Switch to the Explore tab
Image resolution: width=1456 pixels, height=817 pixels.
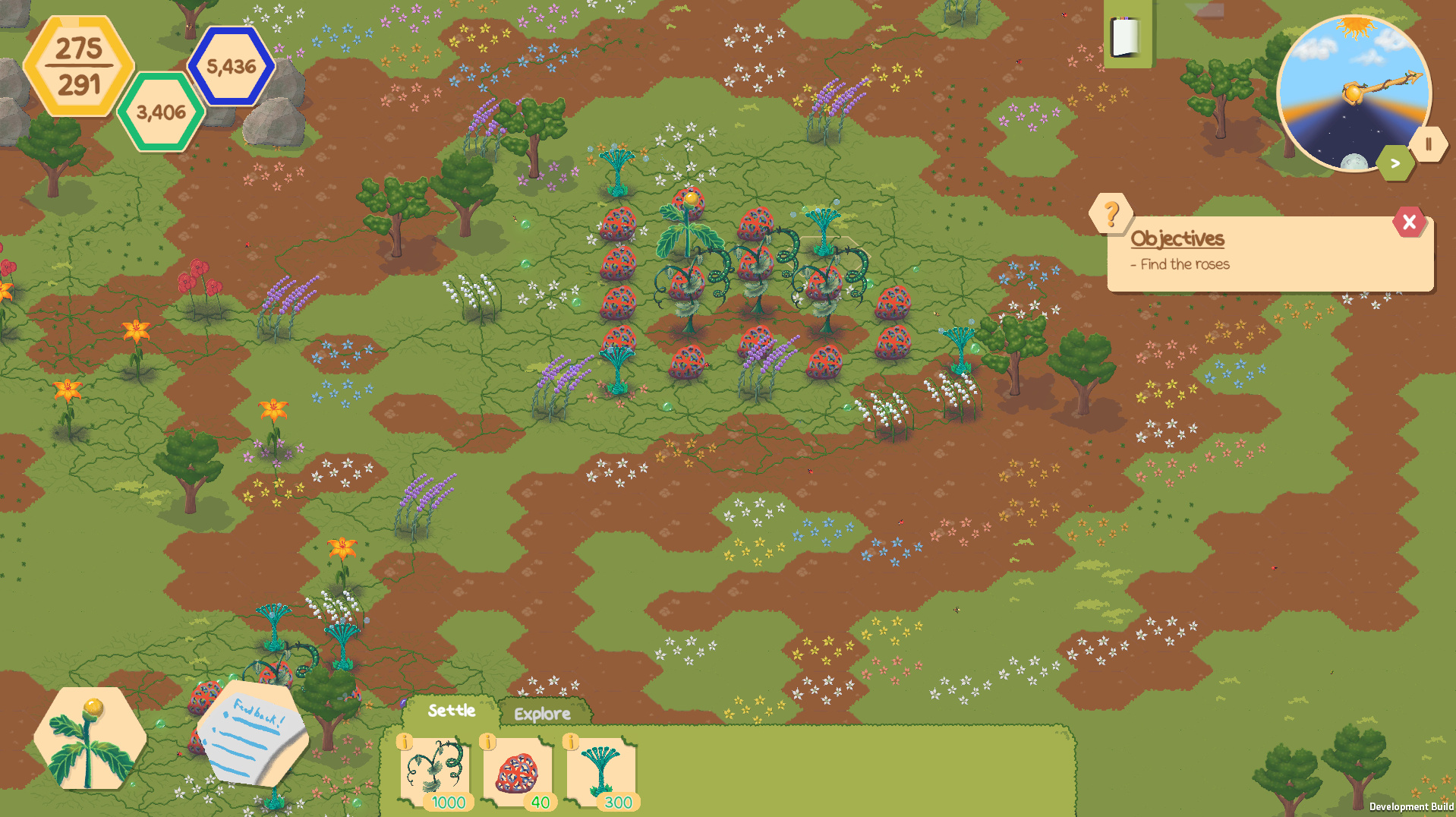[x=542, y=714]
